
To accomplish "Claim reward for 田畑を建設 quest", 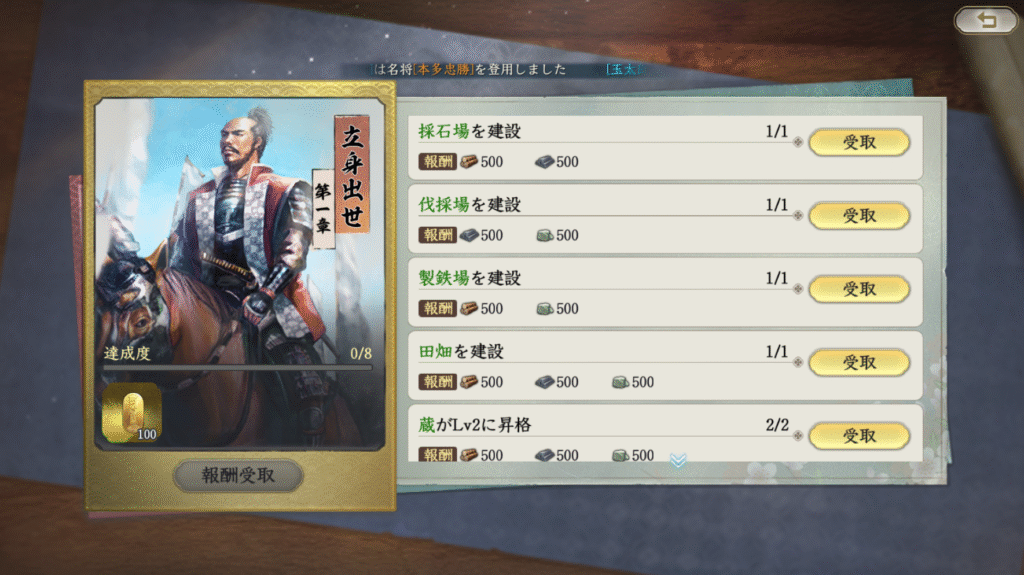I will click(x=858, y=362).
